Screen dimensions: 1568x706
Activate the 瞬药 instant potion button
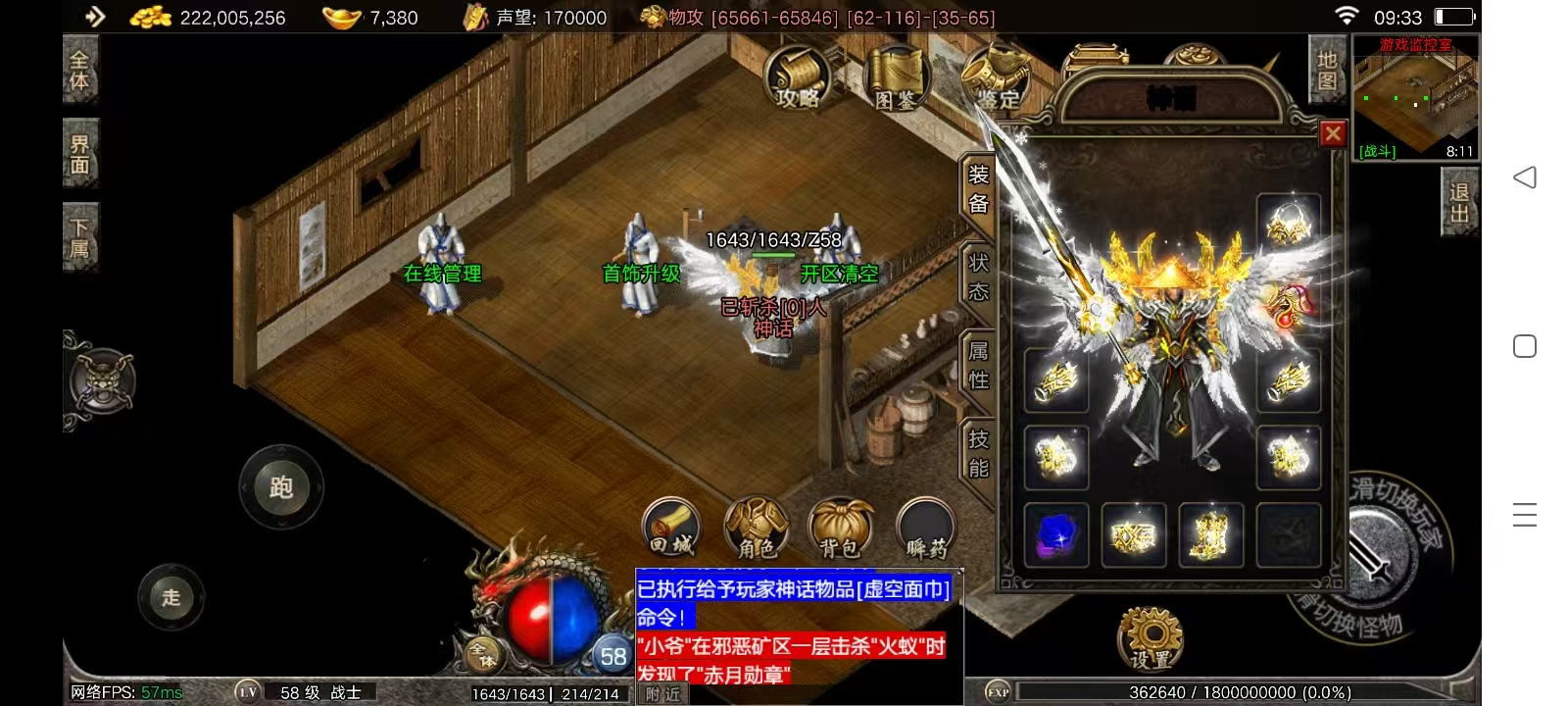tap(925, 528)
